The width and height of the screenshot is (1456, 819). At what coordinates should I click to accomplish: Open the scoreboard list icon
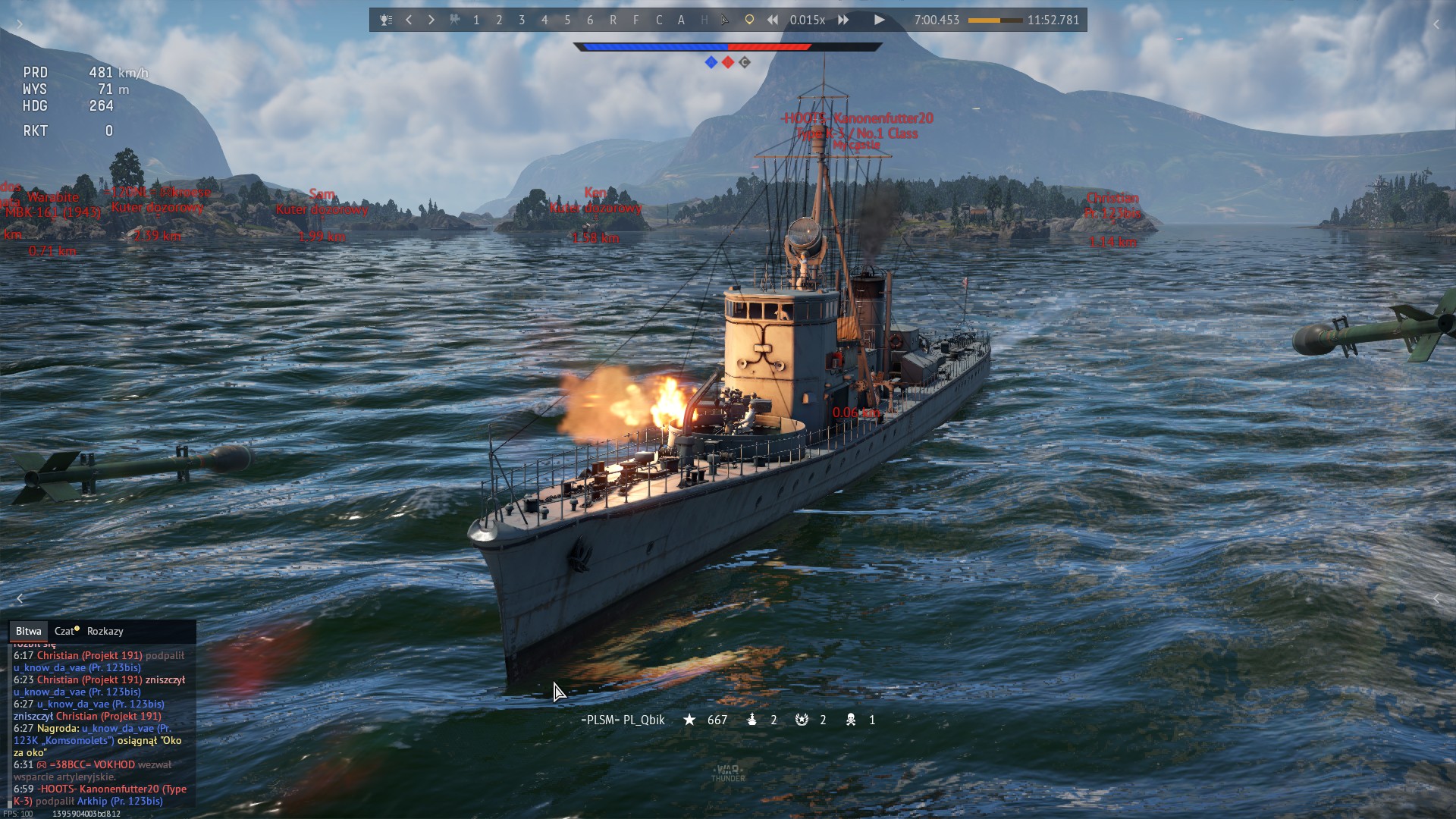click(x=386, y=20)
